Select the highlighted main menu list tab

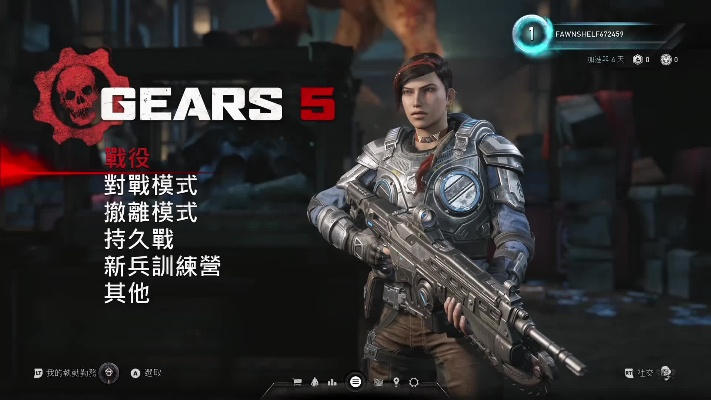[x=355, y=381]
